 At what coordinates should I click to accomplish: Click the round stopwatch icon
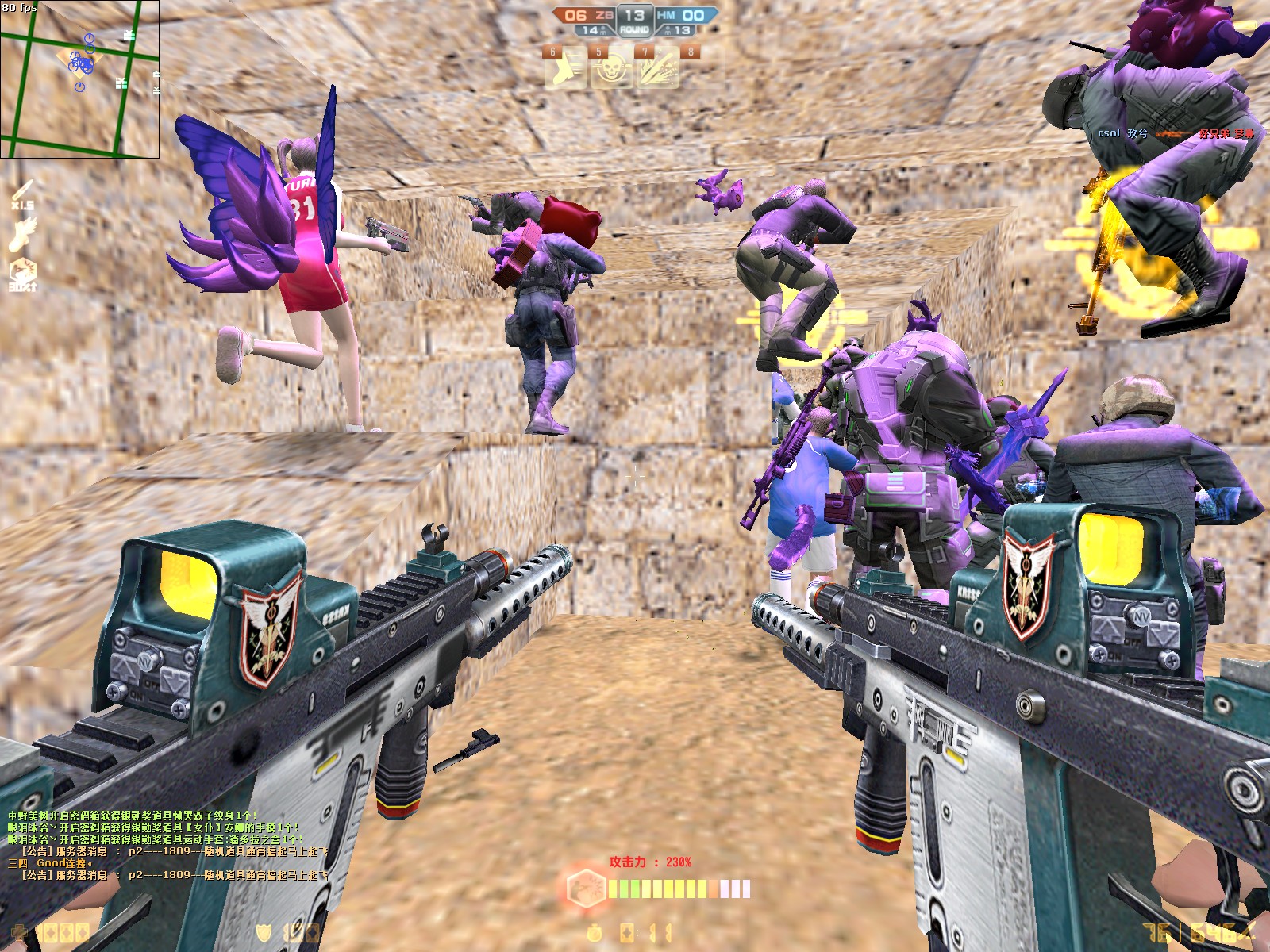[x=595, y=933]
